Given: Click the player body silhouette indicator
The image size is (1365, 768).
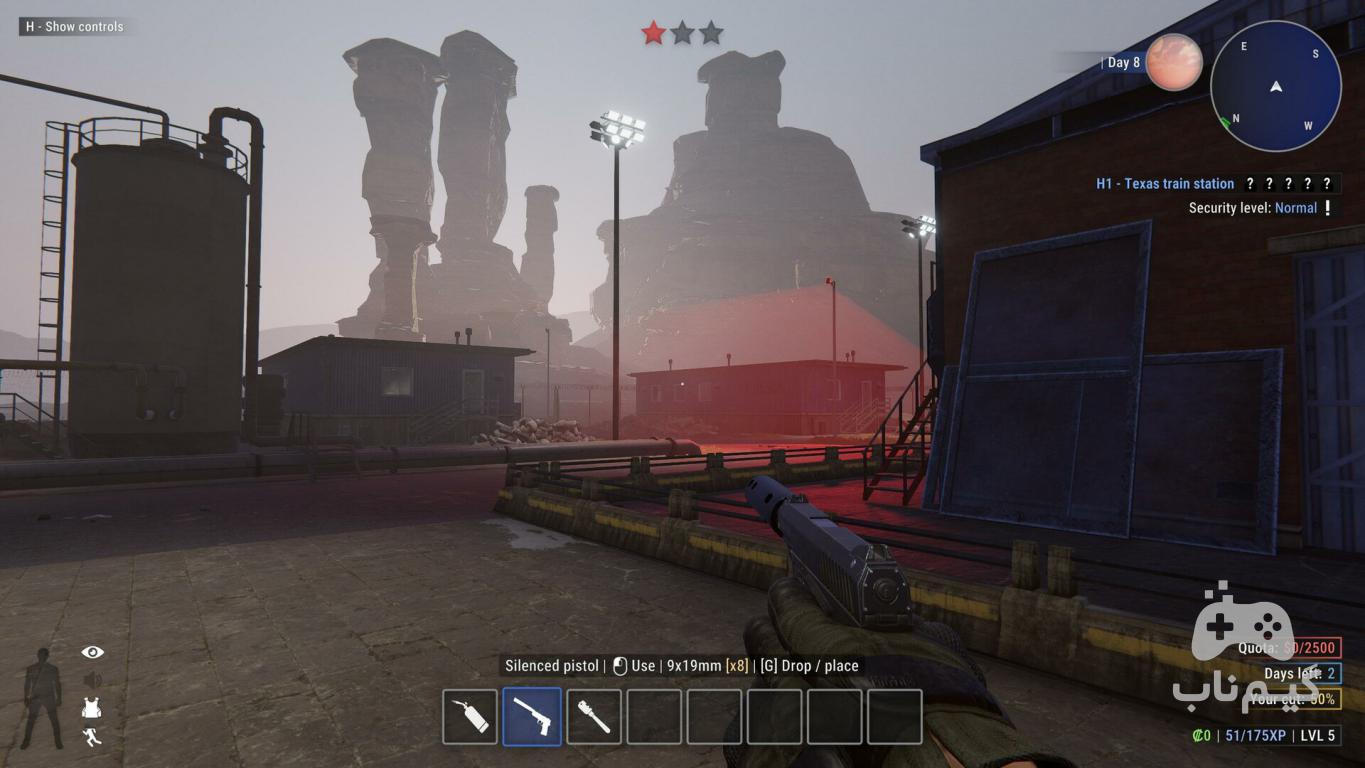Looking at the screenshot, I should tap(43, 697).
